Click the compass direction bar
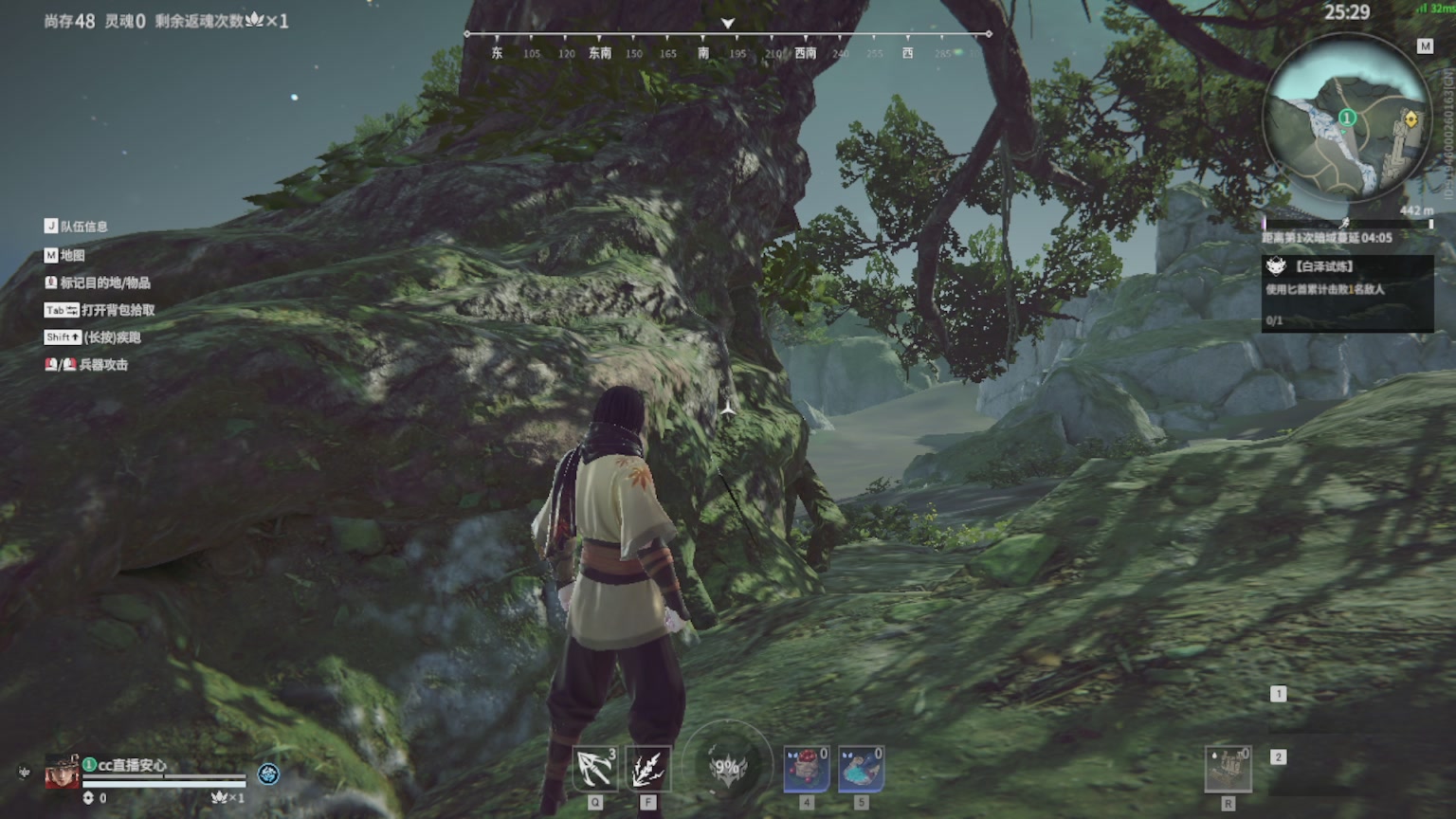 727,45
